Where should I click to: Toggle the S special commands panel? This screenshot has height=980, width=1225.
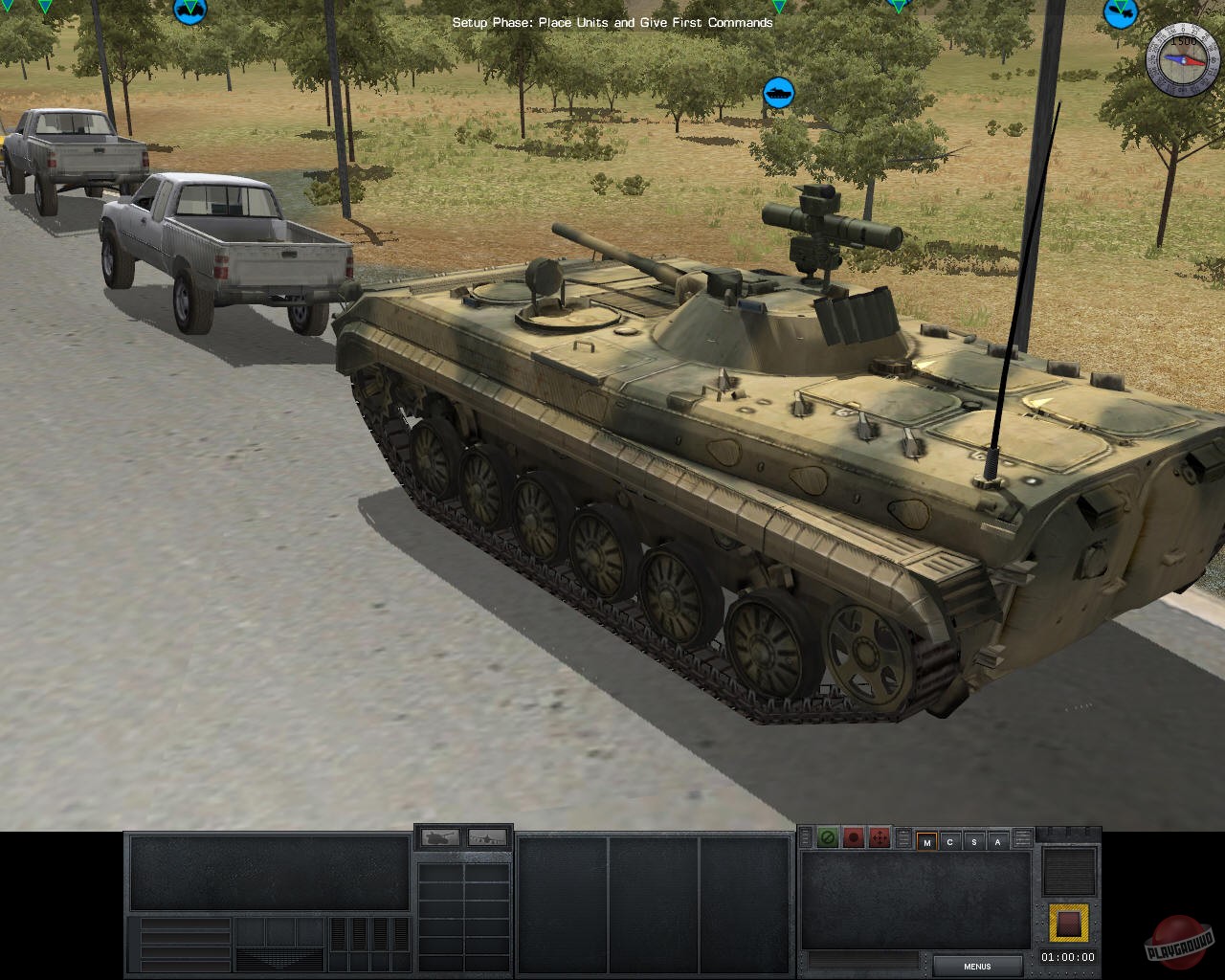click(972, 840)
